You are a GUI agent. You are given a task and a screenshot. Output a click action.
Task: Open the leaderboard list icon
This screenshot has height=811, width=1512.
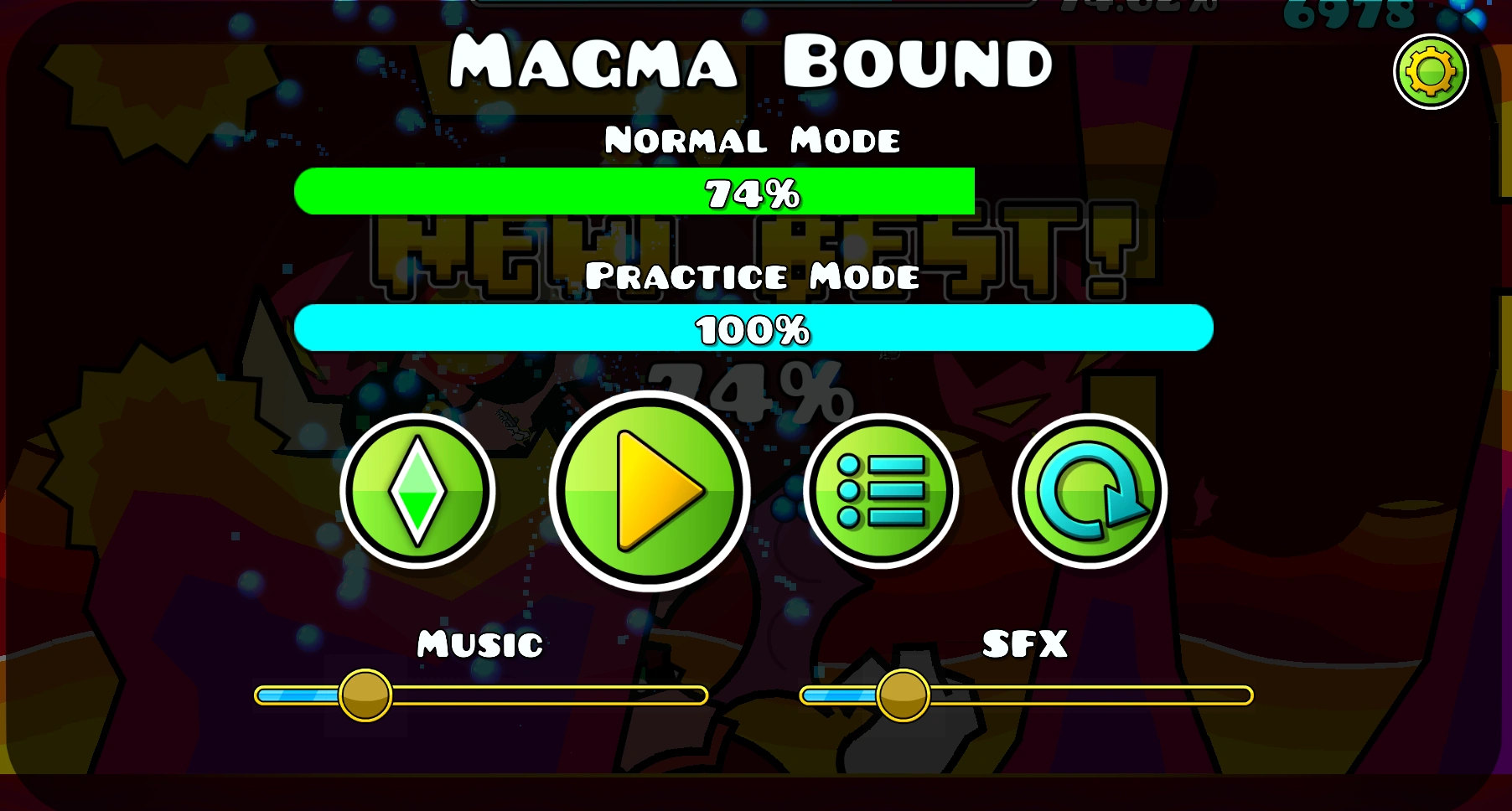881,492
